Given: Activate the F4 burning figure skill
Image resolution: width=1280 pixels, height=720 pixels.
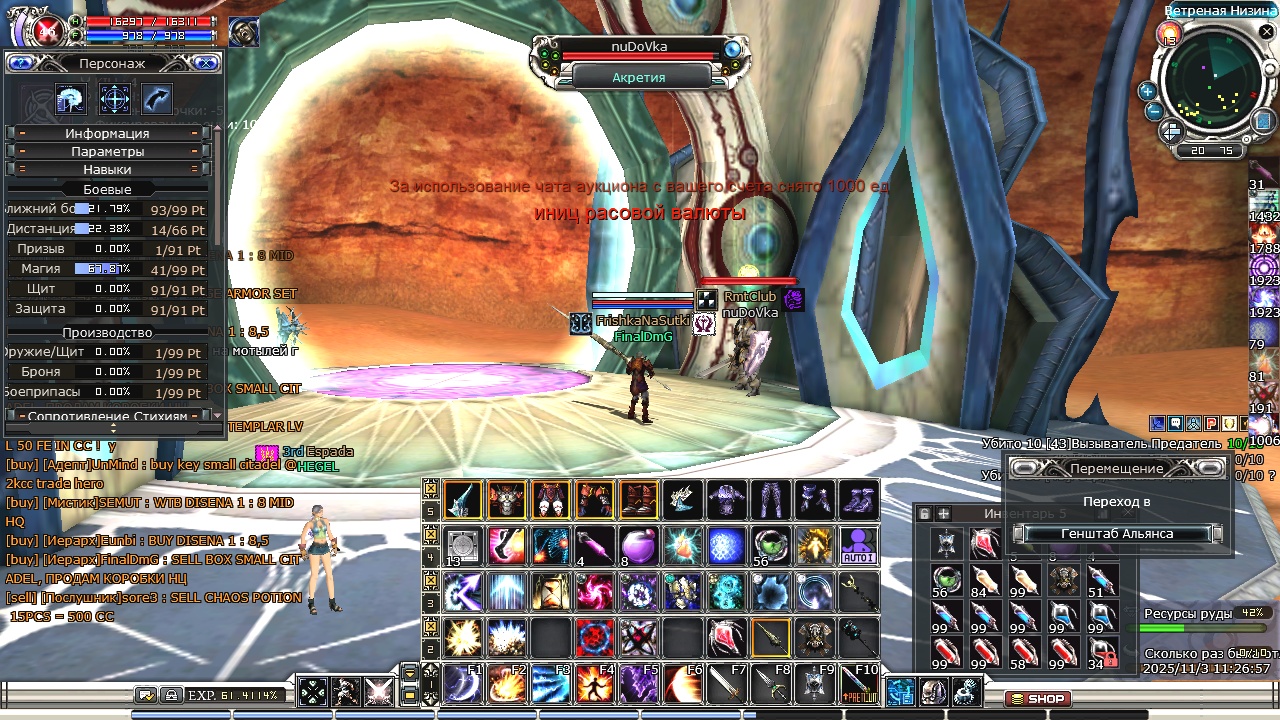Looking at the screenshot, I should (595, 684).
